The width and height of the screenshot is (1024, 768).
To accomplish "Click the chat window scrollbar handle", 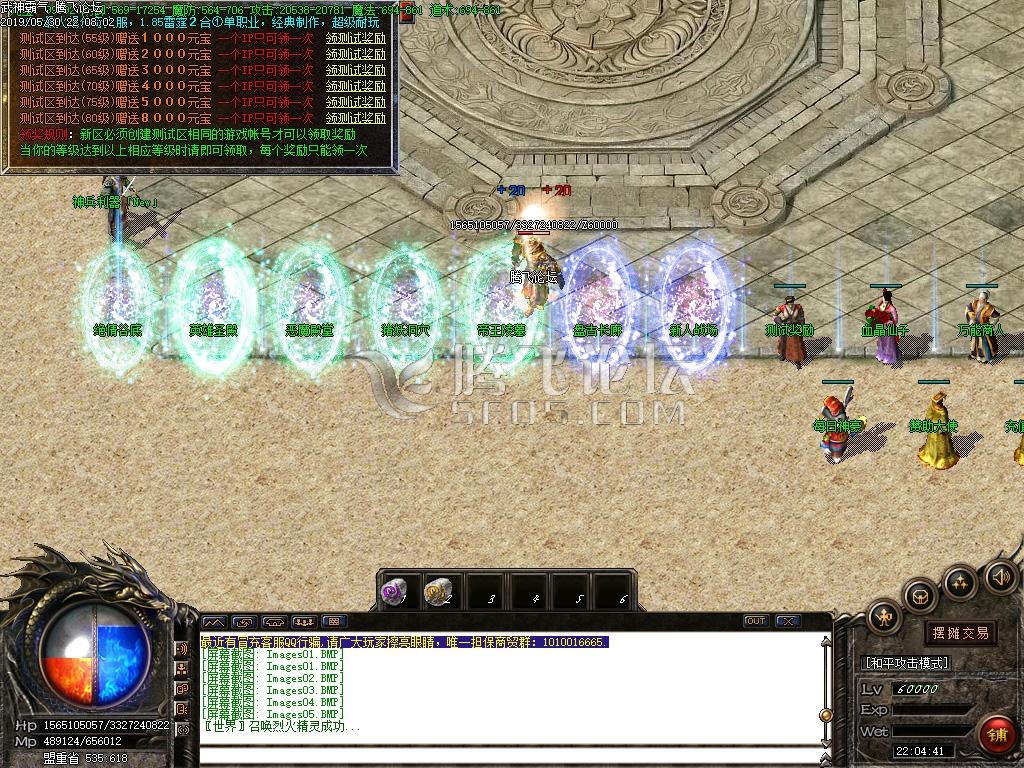I will pyautogui.click(x=826, y=714).
